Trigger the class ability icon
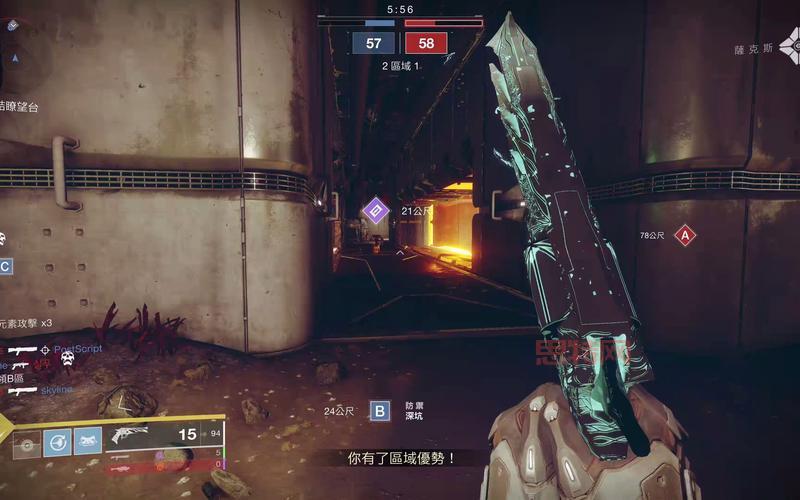Screen dimensions: 800x500 (88, 441)
